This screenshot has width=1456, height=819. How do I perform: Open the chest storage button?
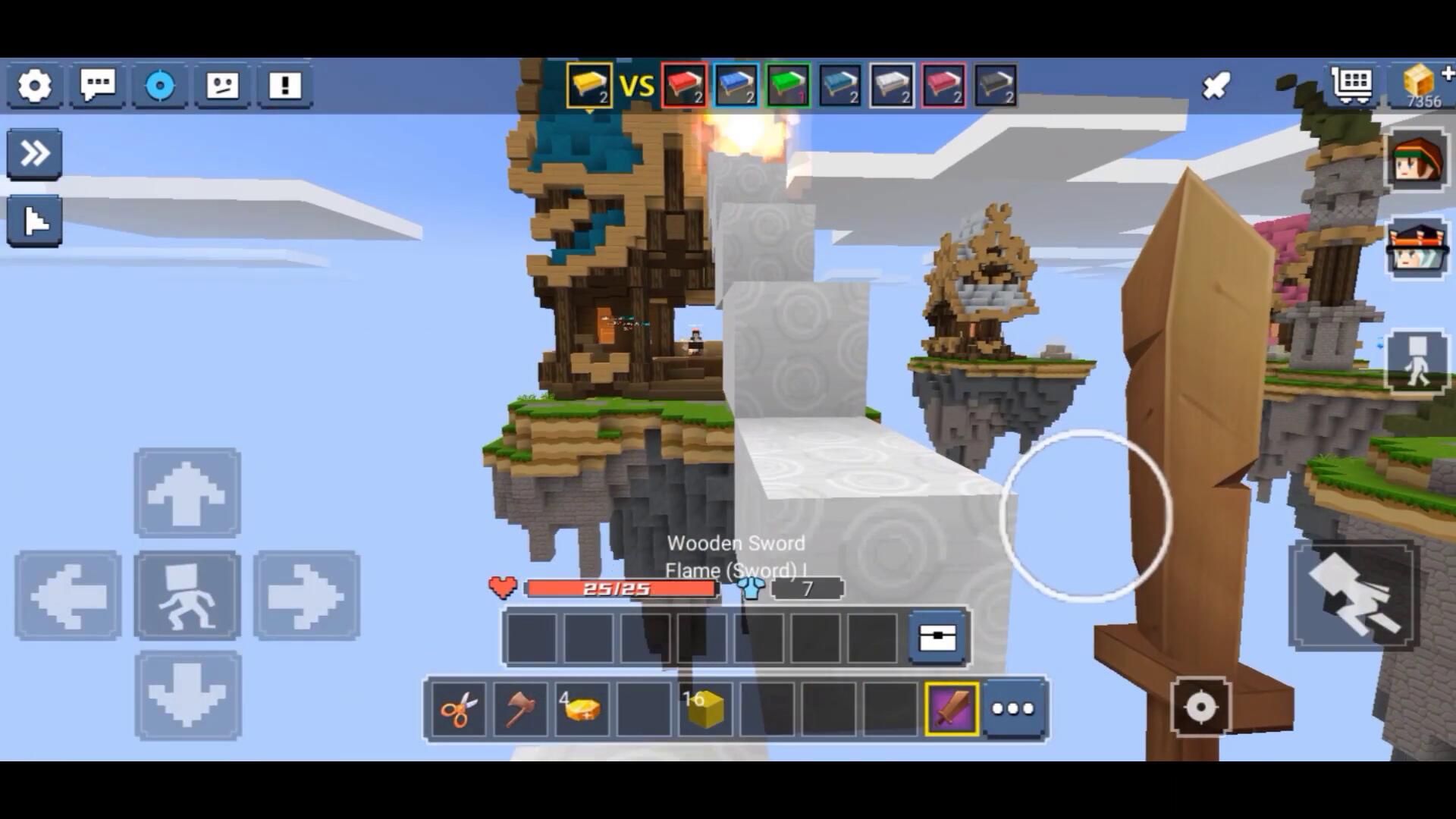pyautogui.click(x=937, y=638)
